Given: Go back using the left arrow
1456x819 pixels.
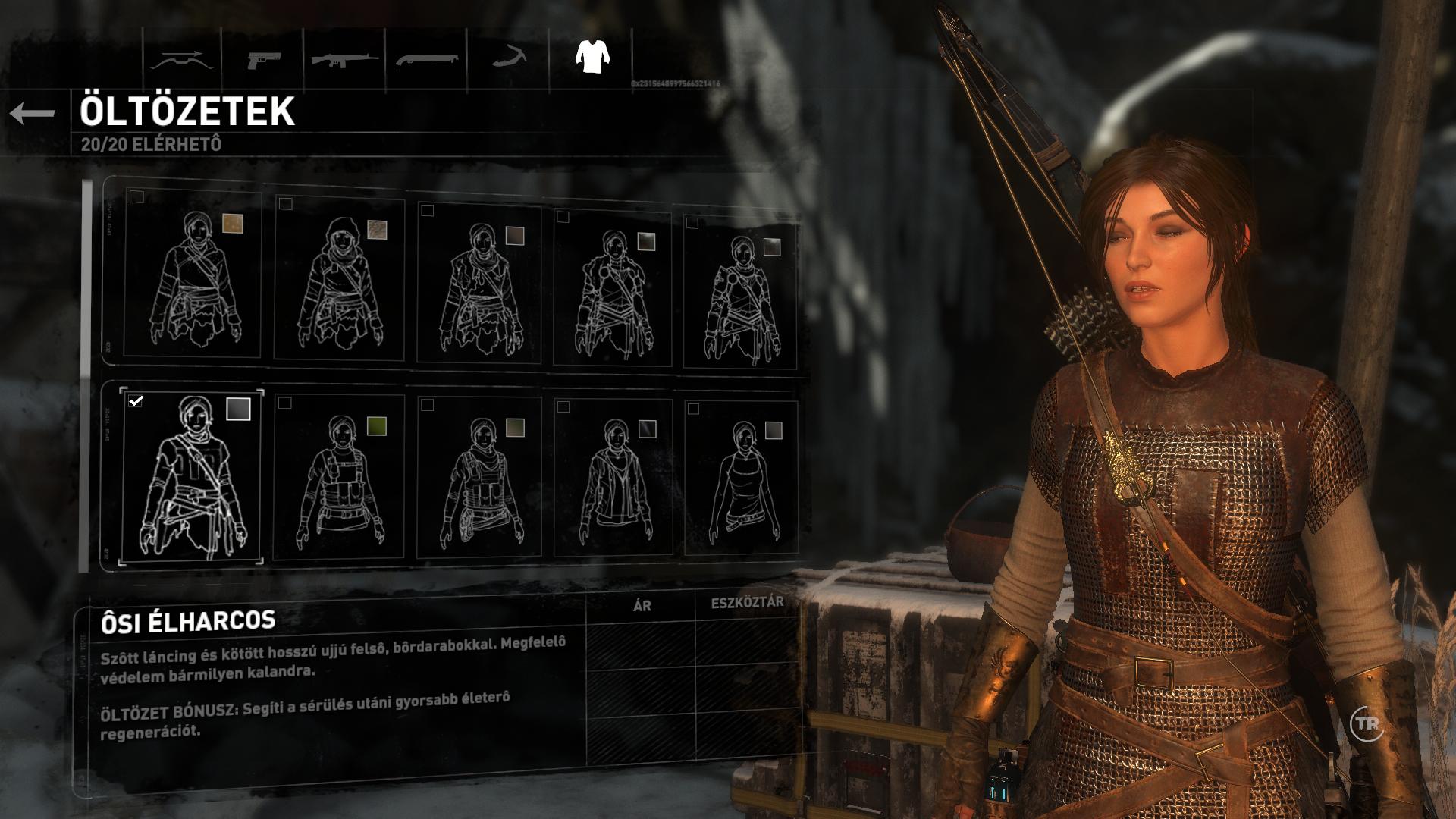Looking at the screenshot, I should coord(33,114).
